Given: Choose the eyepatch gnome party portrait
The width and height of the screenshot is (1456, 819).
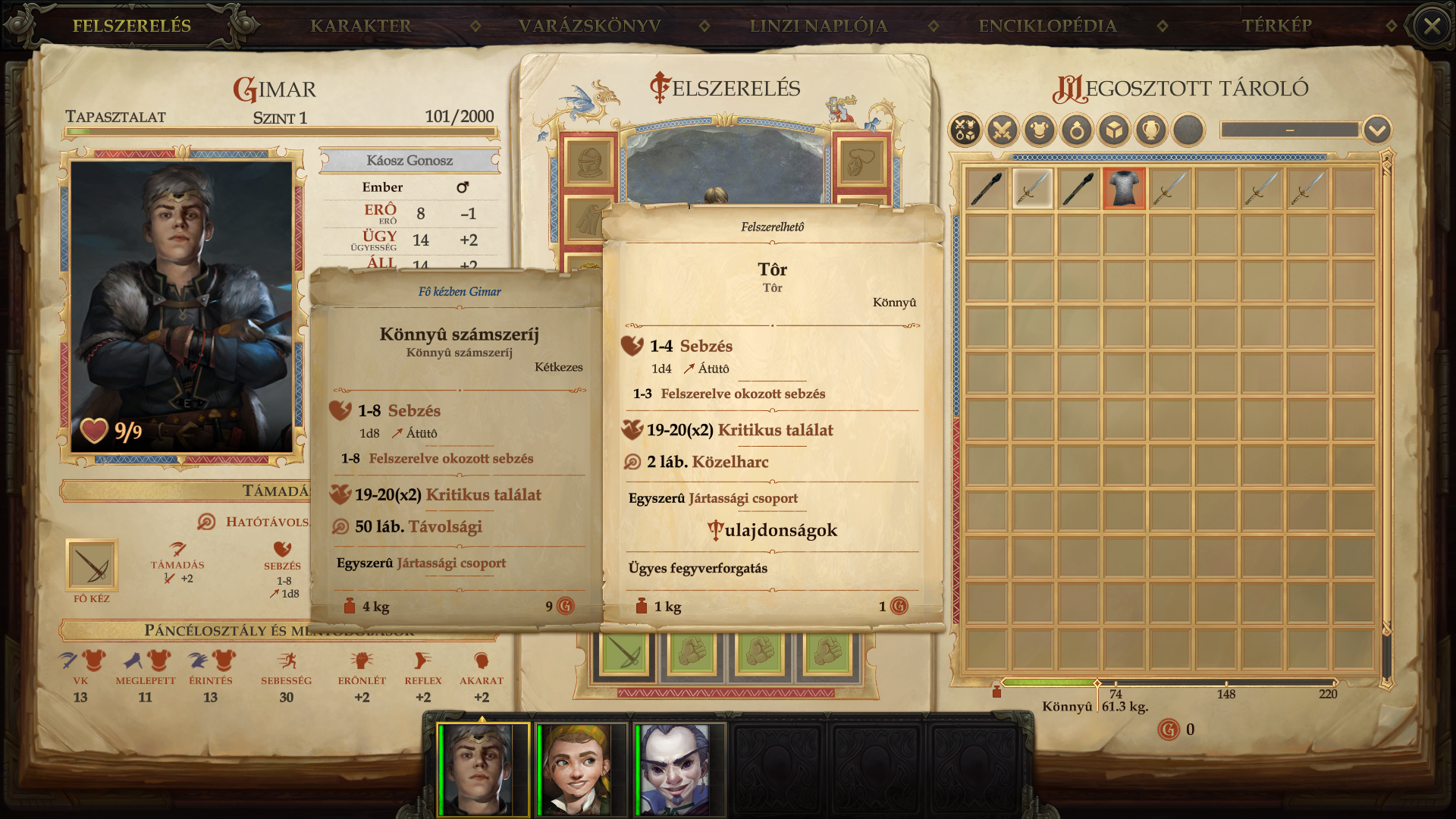Looking at the screenshot, I should pyautogui.click(x=677, y=769).
